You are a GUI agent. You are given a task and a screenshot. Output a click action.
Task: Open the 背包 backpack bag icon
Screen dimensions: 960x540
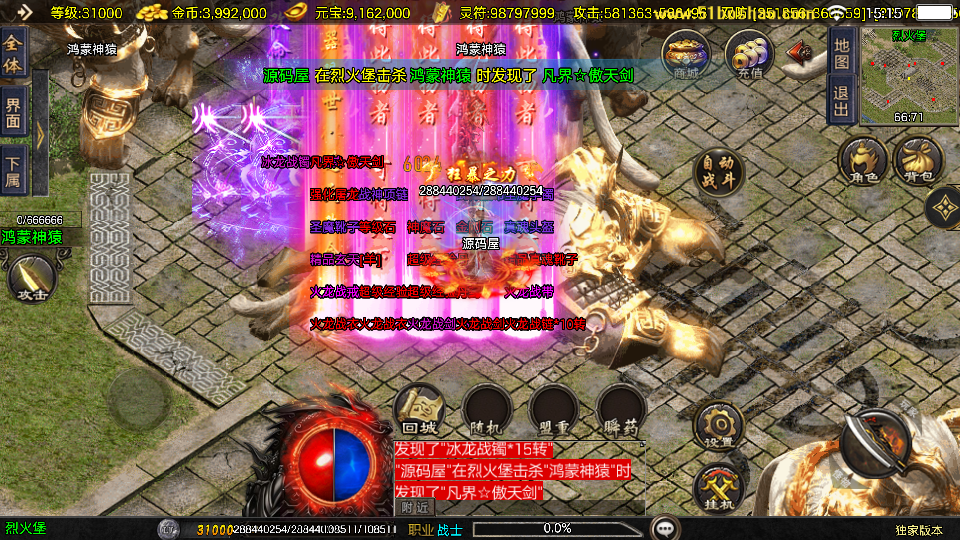pyautogui.click(x=918, y=163)
